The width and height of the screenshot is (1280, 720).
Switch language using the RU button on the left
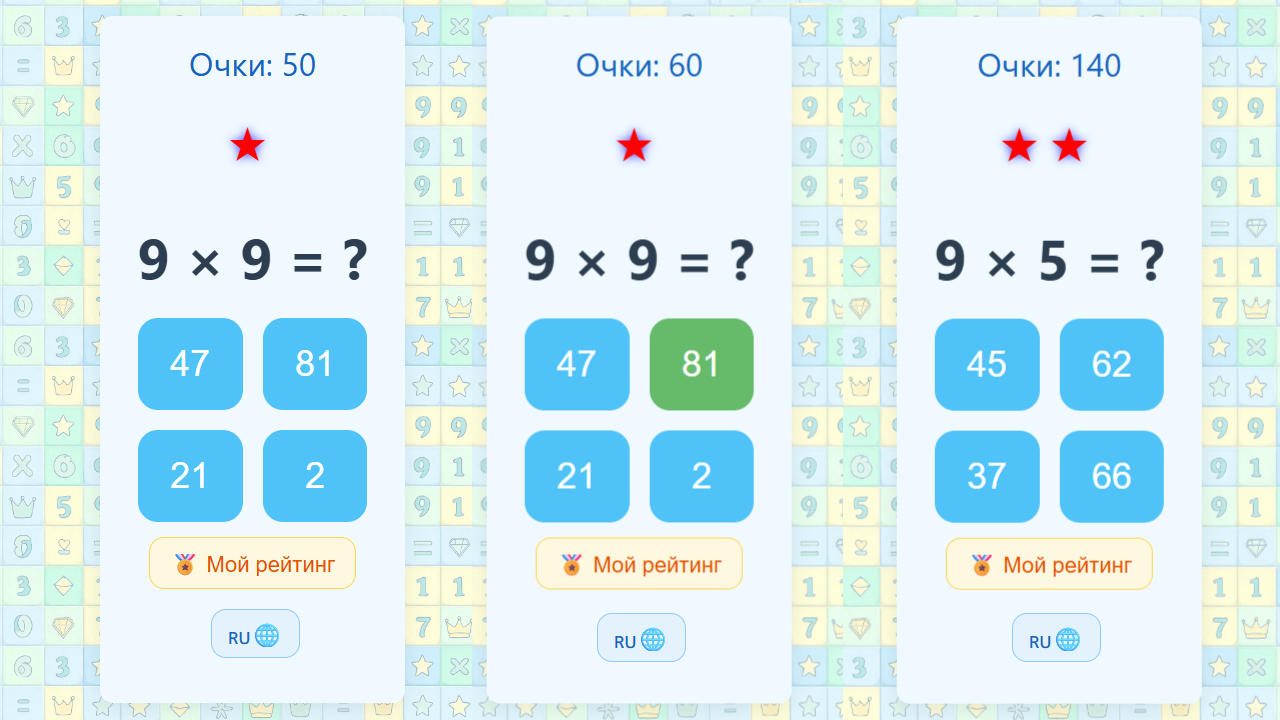pyautogui.click(x=255, y=633)
